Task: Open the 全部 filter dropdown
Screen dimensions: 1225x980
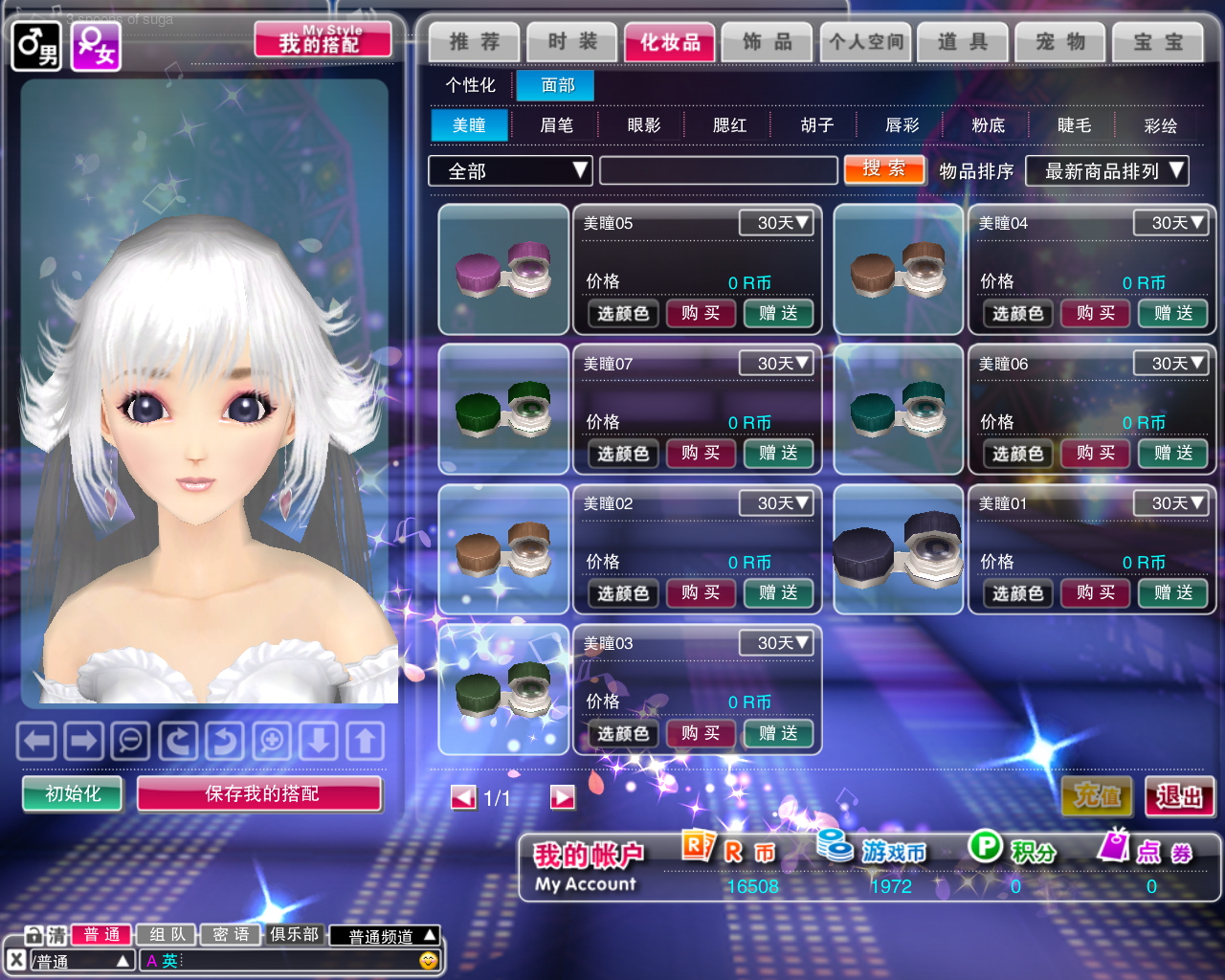Action: click(510, 171)
